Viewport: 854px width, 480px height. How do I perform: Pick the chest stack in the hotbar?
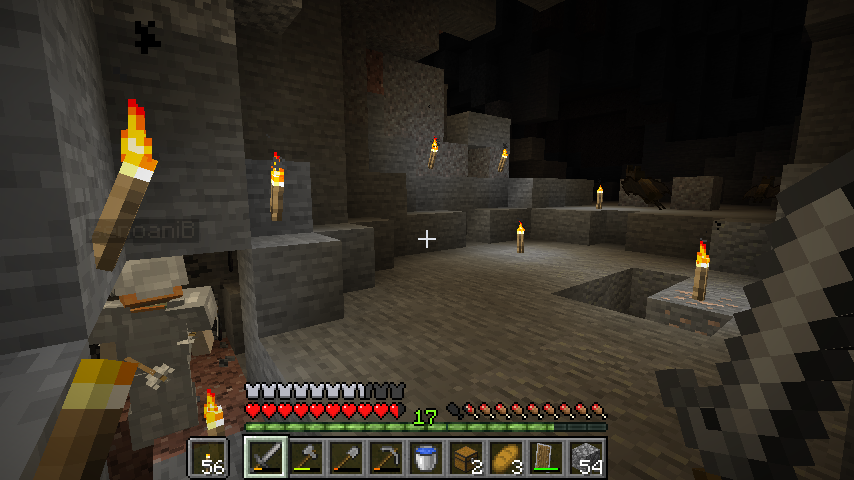coord(466,458)
